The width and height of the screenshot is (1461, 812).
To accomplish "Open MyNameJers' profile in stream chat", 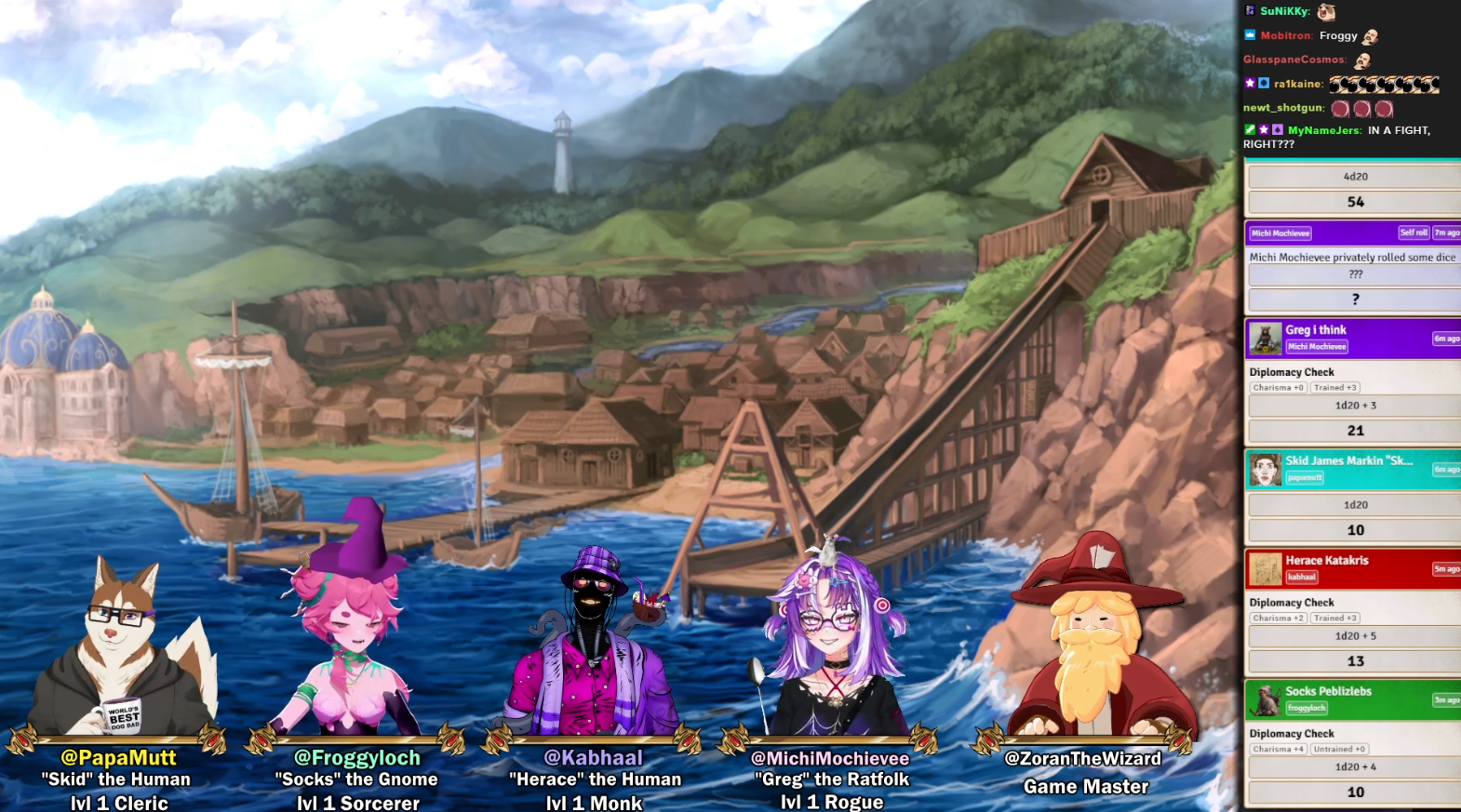I will point(1323,130).
